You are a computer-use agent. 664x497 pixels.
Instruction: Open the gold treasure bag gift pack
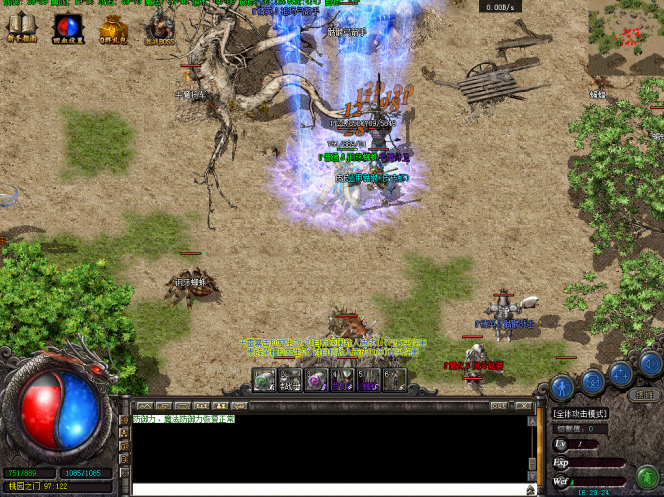(112, 29)
